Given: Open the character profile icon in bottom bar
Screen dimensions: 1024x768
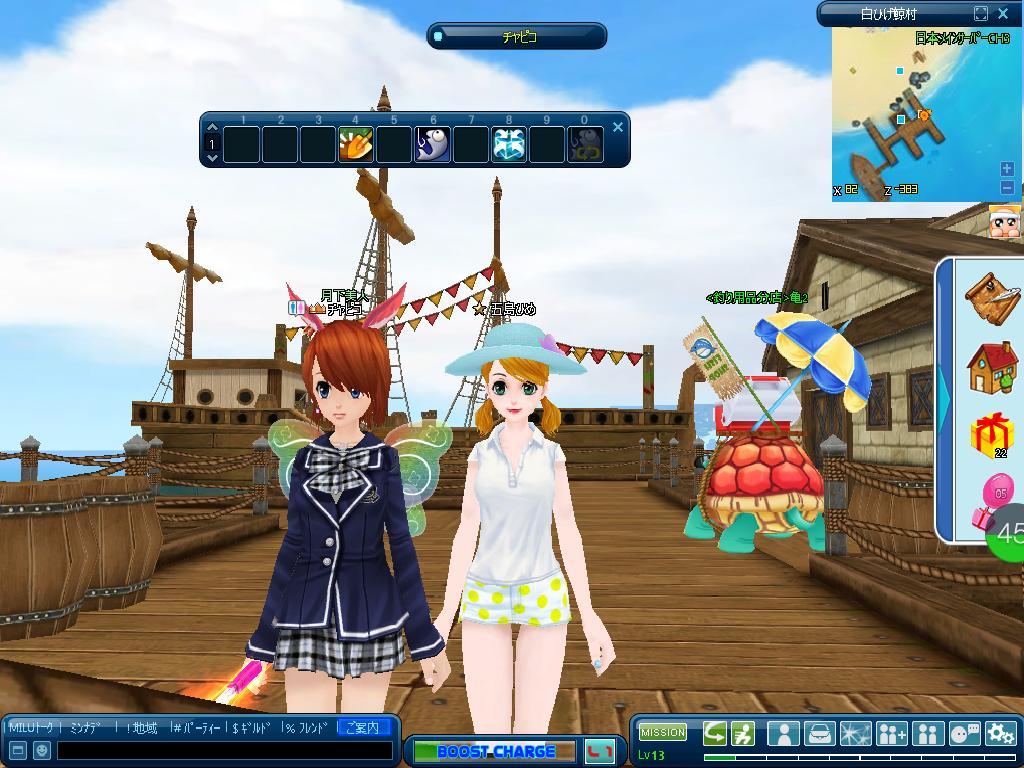Looking at the screenshot, I should 783,733.
